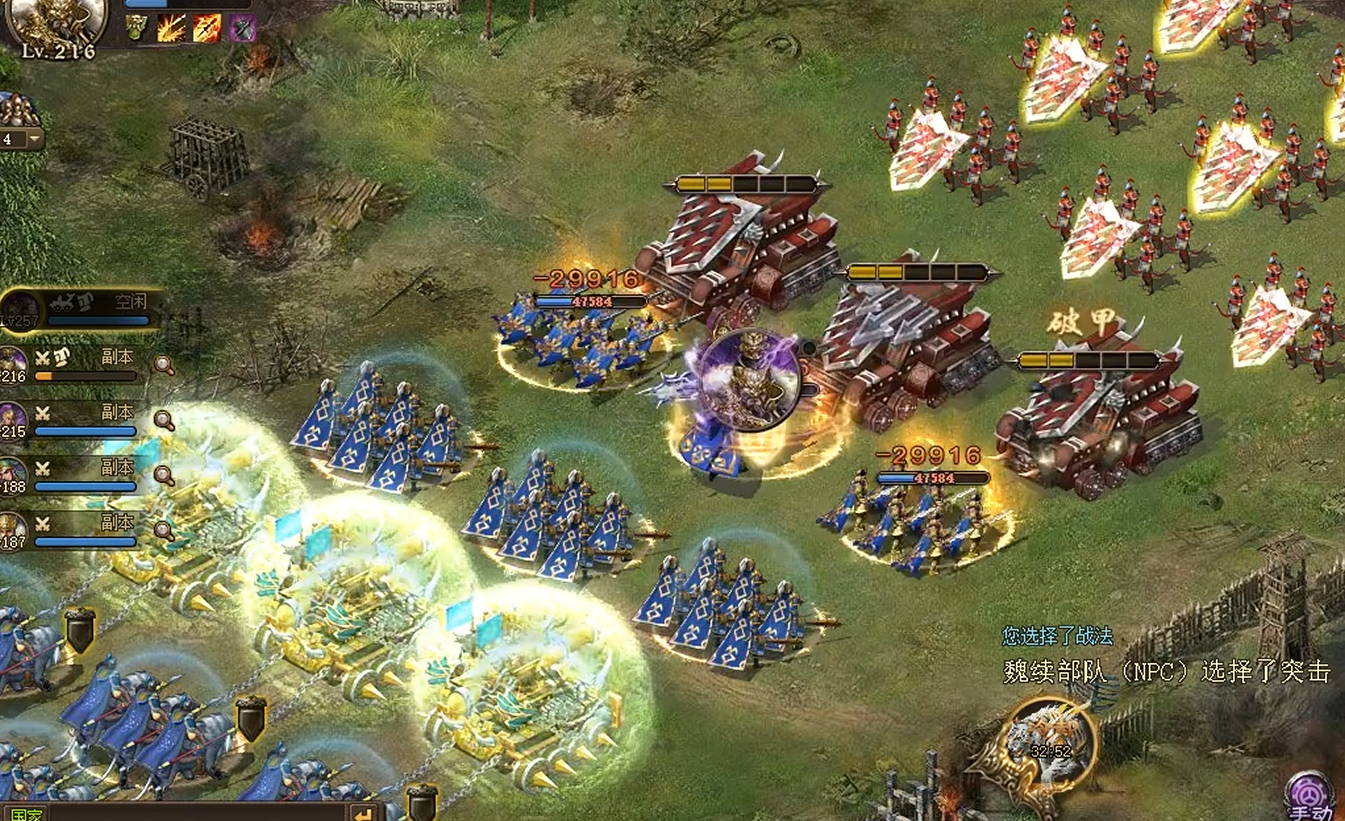Open the troop count dropdown arrow

[x=35, y=138]
